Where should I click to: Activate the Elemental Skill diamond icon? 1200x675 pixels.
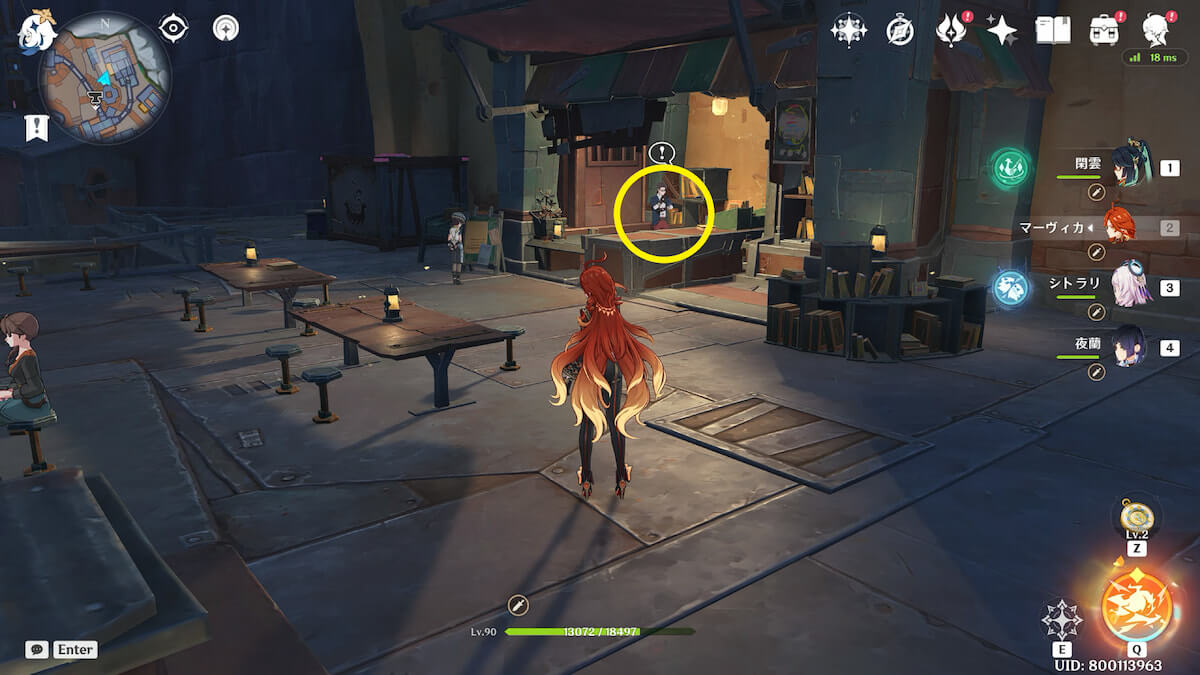pos(1061,620)
